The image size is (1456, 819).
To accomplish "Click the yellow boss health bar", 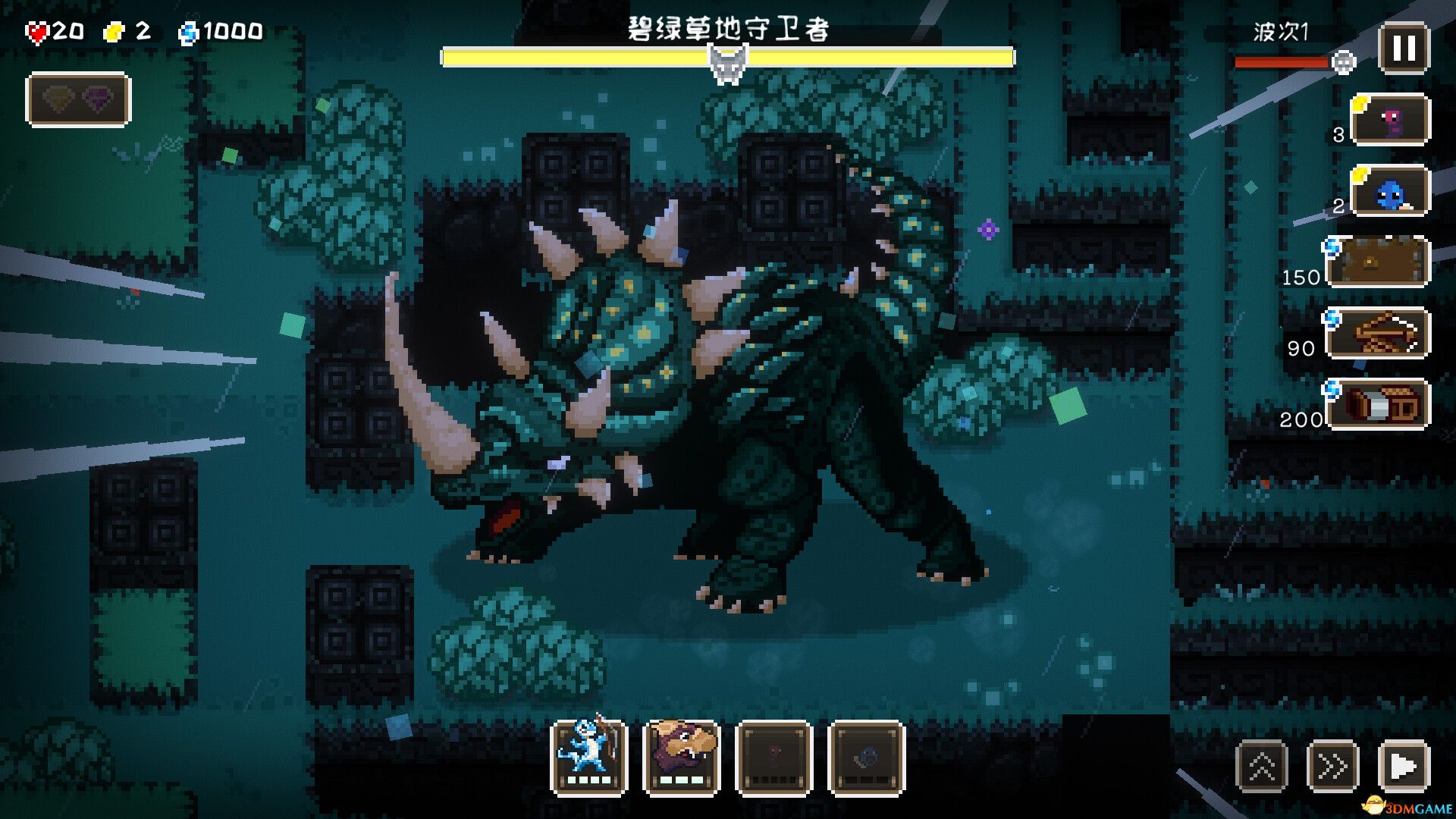I will click(728, 54).
